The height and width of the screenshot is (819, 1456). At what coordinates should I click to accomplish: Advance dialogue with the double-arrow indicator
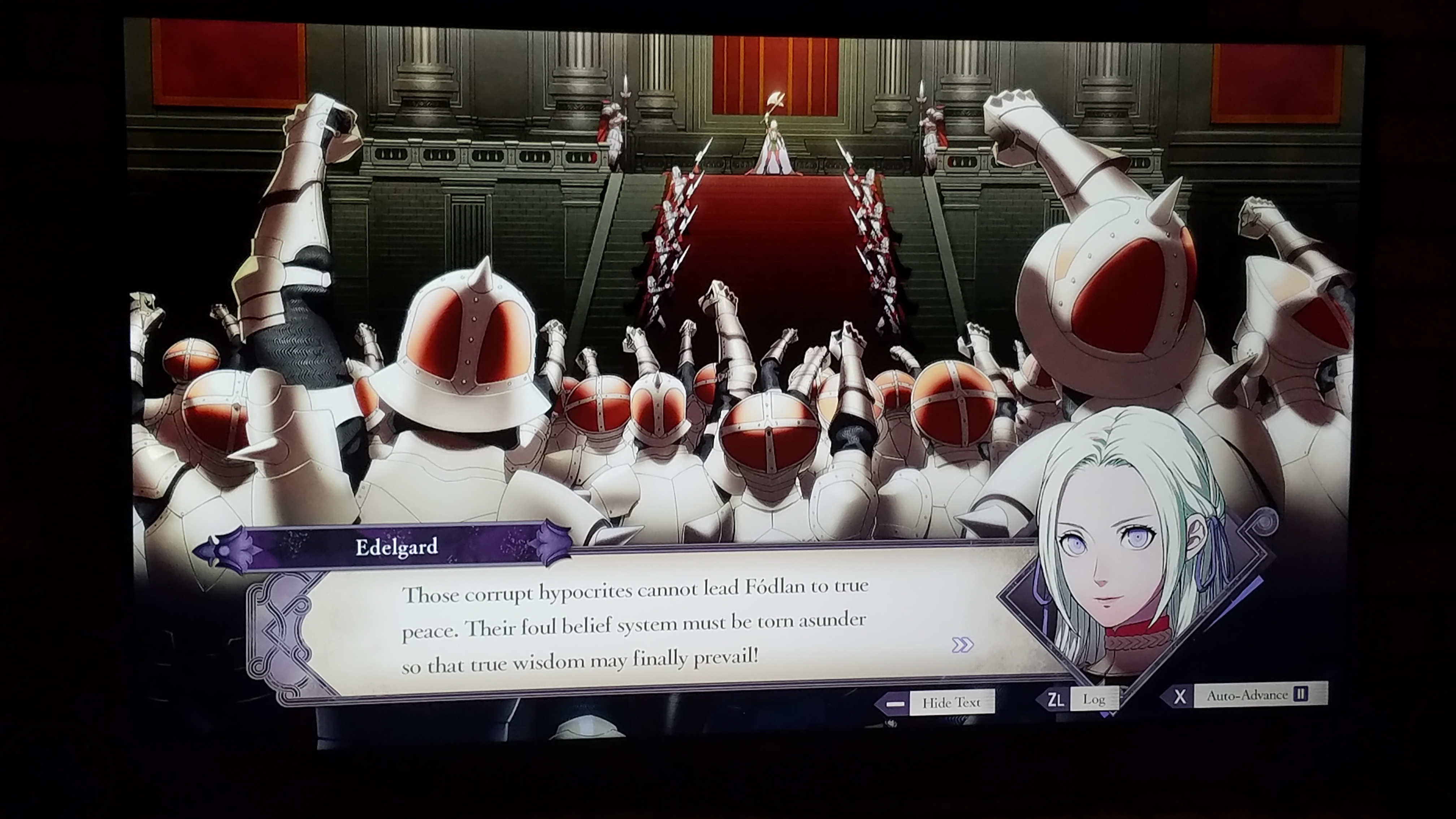[x=962, y=644]
